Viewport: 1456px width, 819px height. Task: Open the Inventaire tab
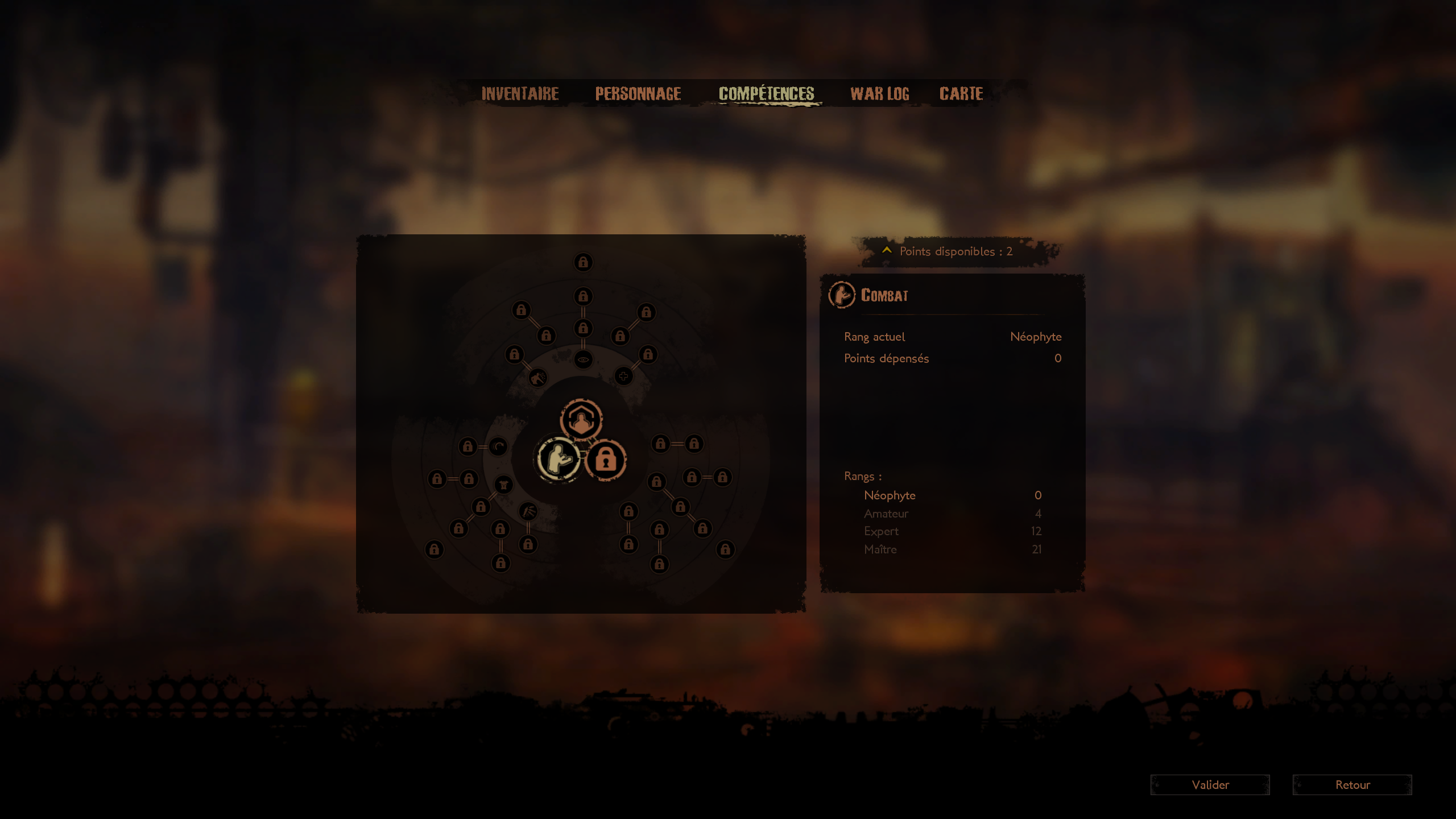(520, 94)
